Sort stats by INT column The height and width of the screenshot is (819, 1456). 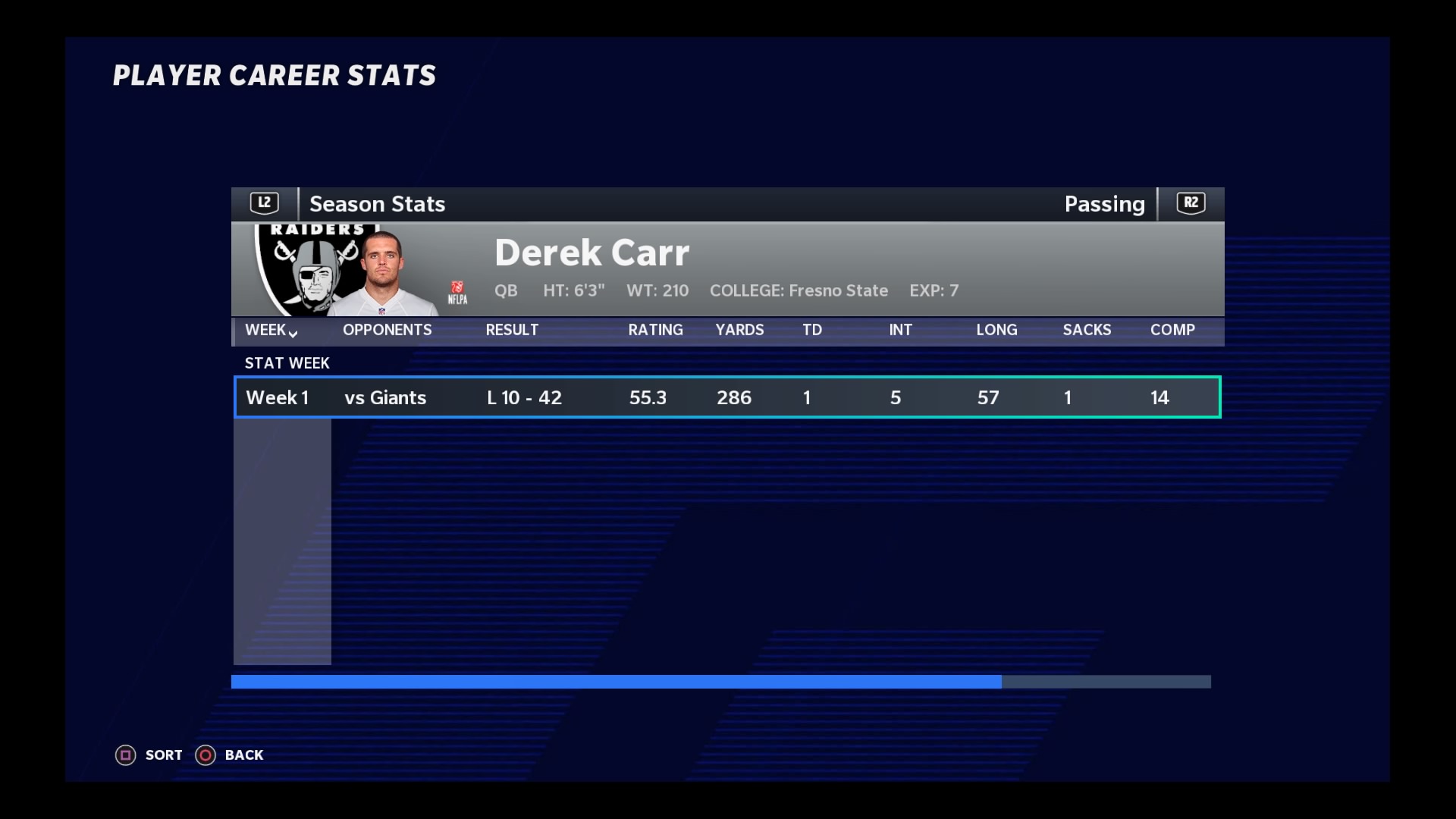point(900,331)
